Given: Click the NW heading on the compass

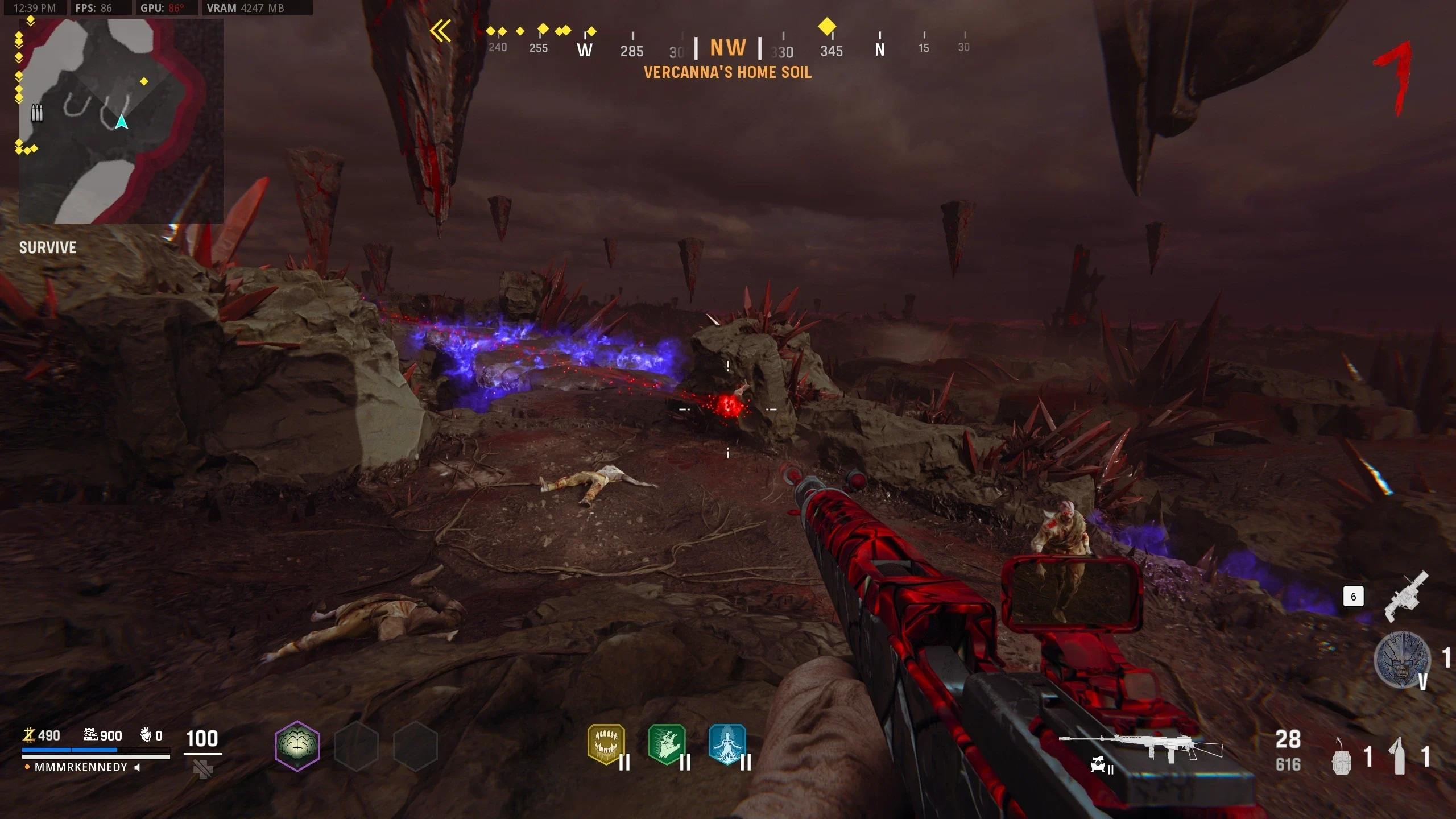Looking at the screenshot, I should (x=728, y=48).
